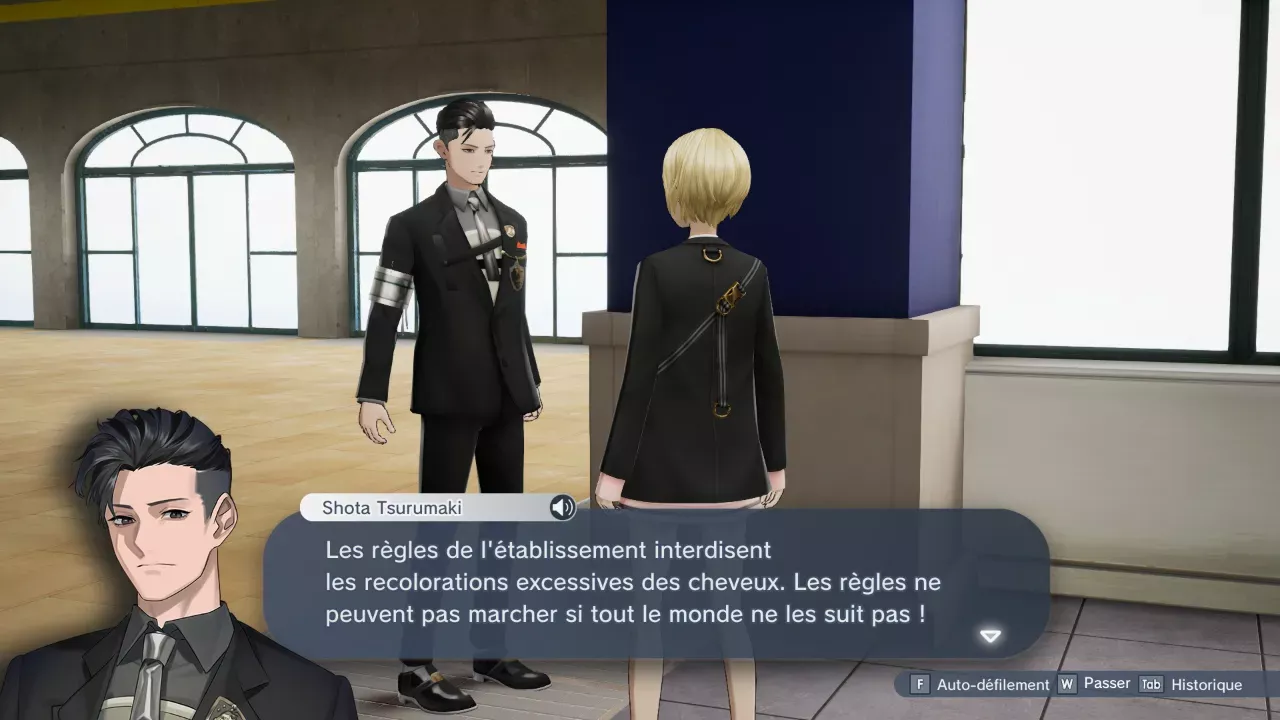Click the W key prompt icon

pyautogui.click(x=1067, y=683)
